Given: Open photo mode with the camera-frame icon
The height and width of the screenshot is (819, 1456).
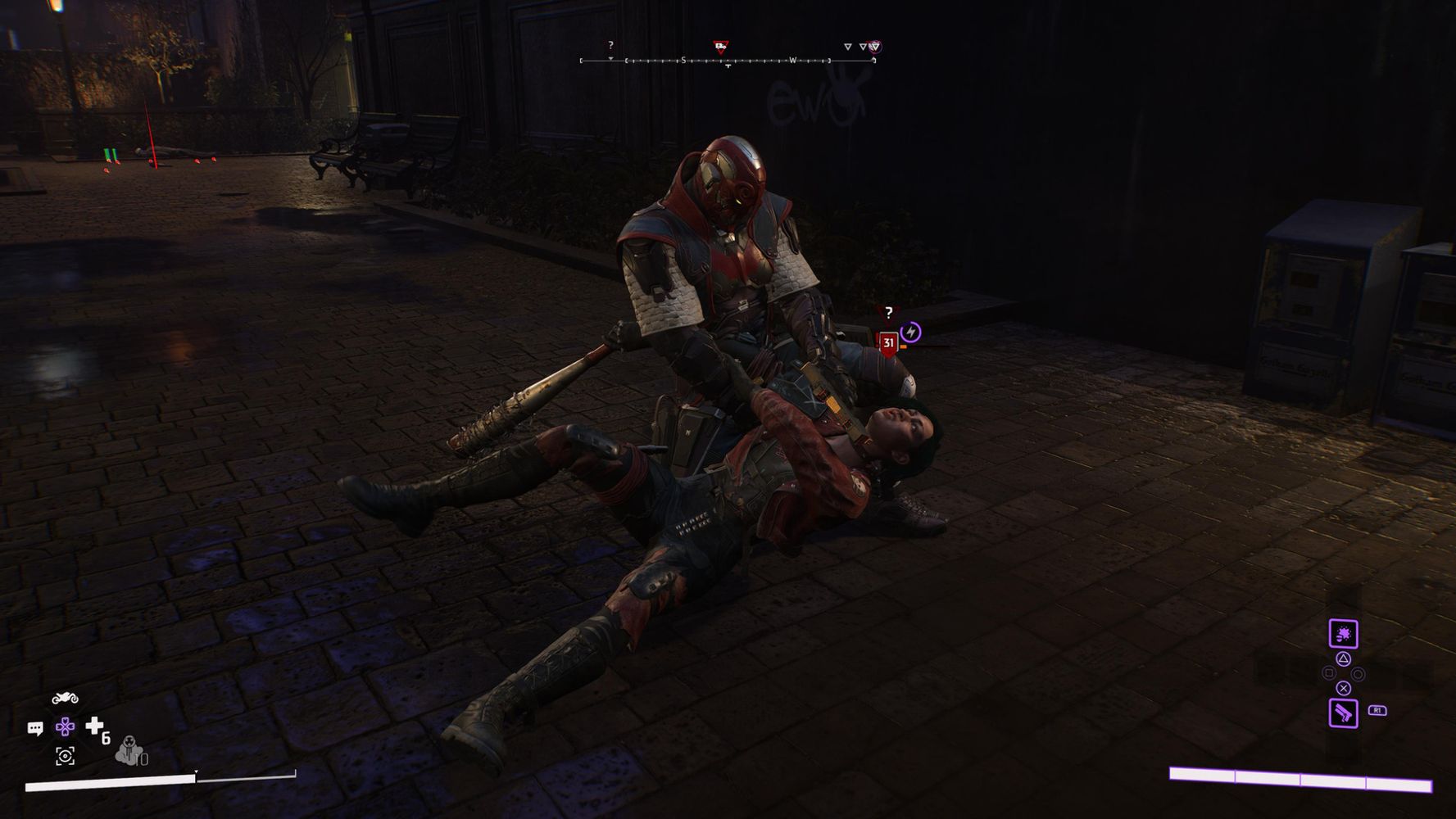Looking at the screenshot, I should point(65,756).
